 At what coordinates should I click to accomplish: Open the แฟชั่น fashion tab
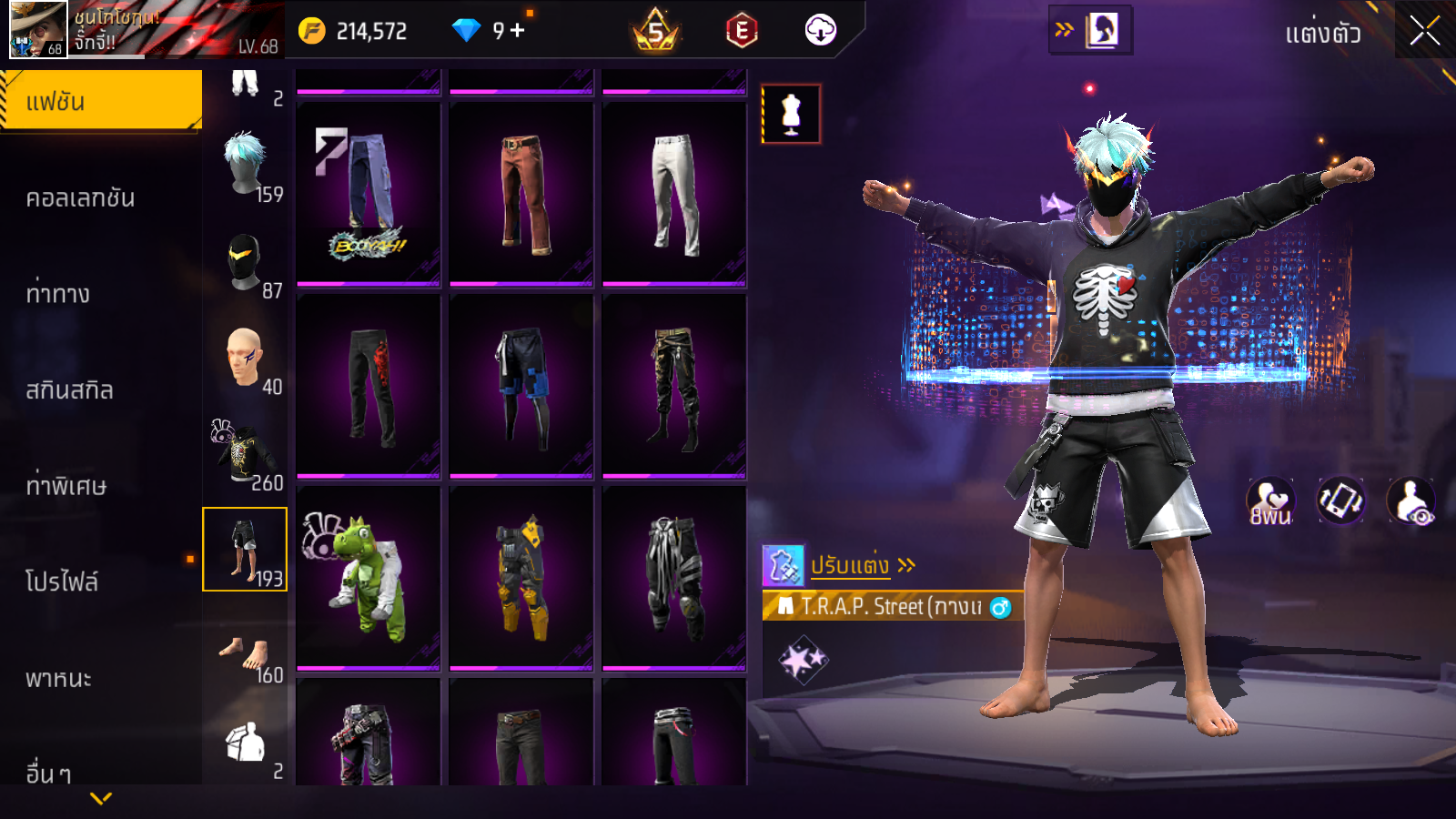point(101,101)
